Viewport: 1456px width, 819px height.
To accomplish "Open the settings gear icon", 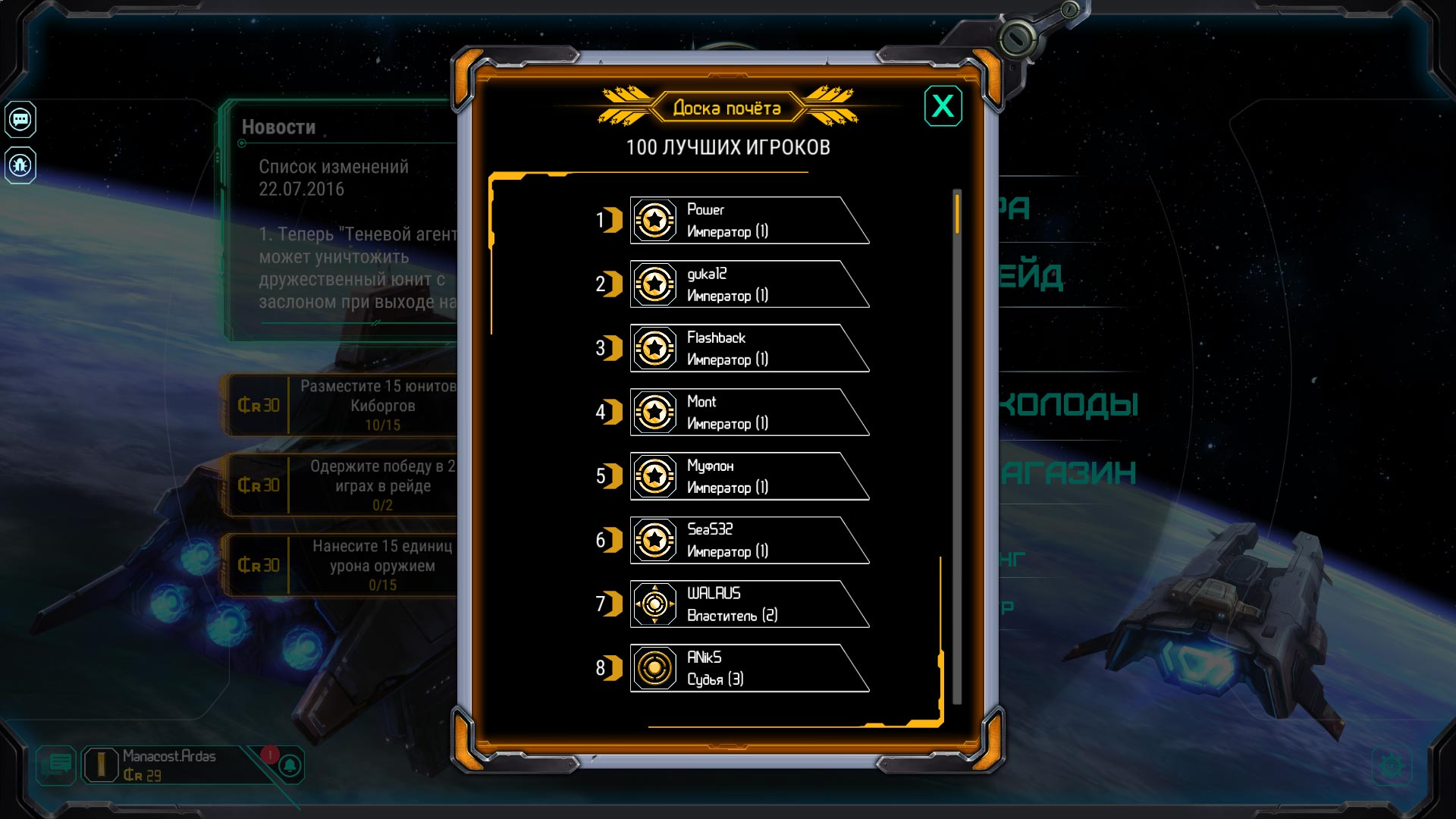I will click(x=1392, y=766).
